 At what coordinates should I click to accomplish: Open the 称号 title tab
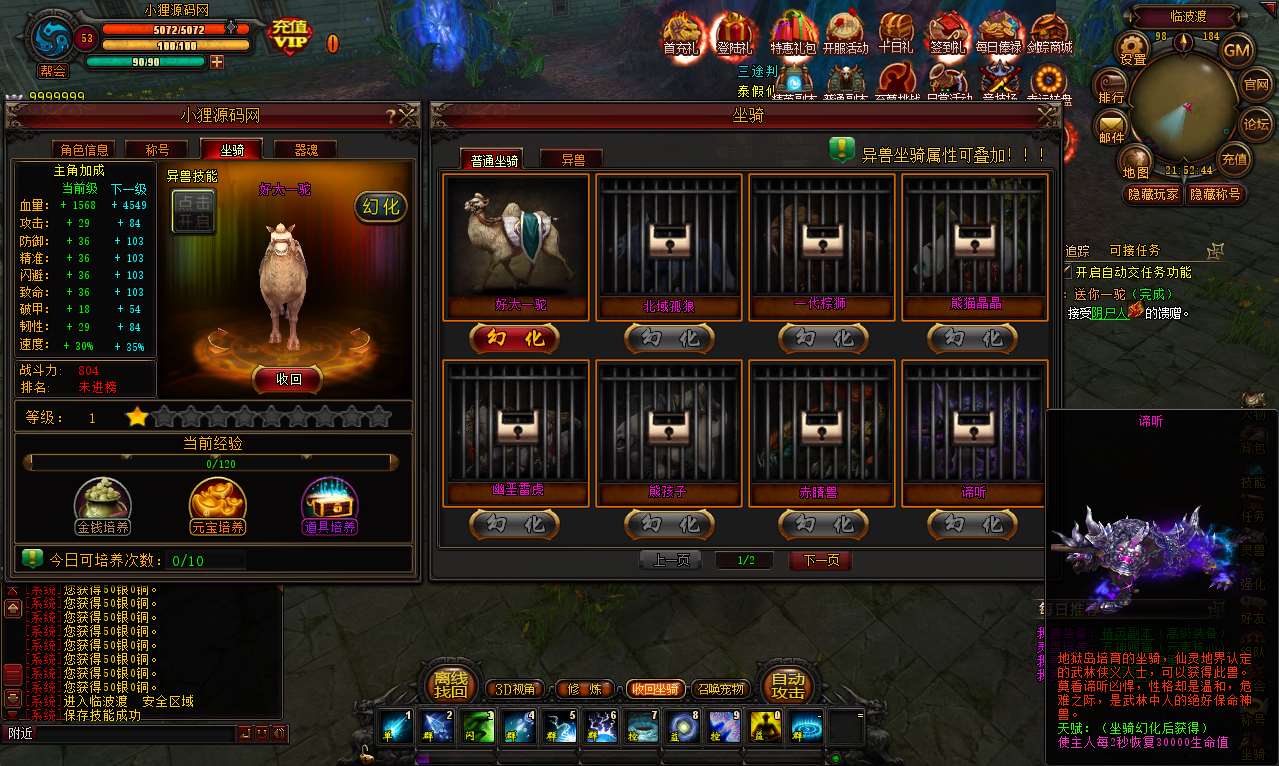pos(158,150)
